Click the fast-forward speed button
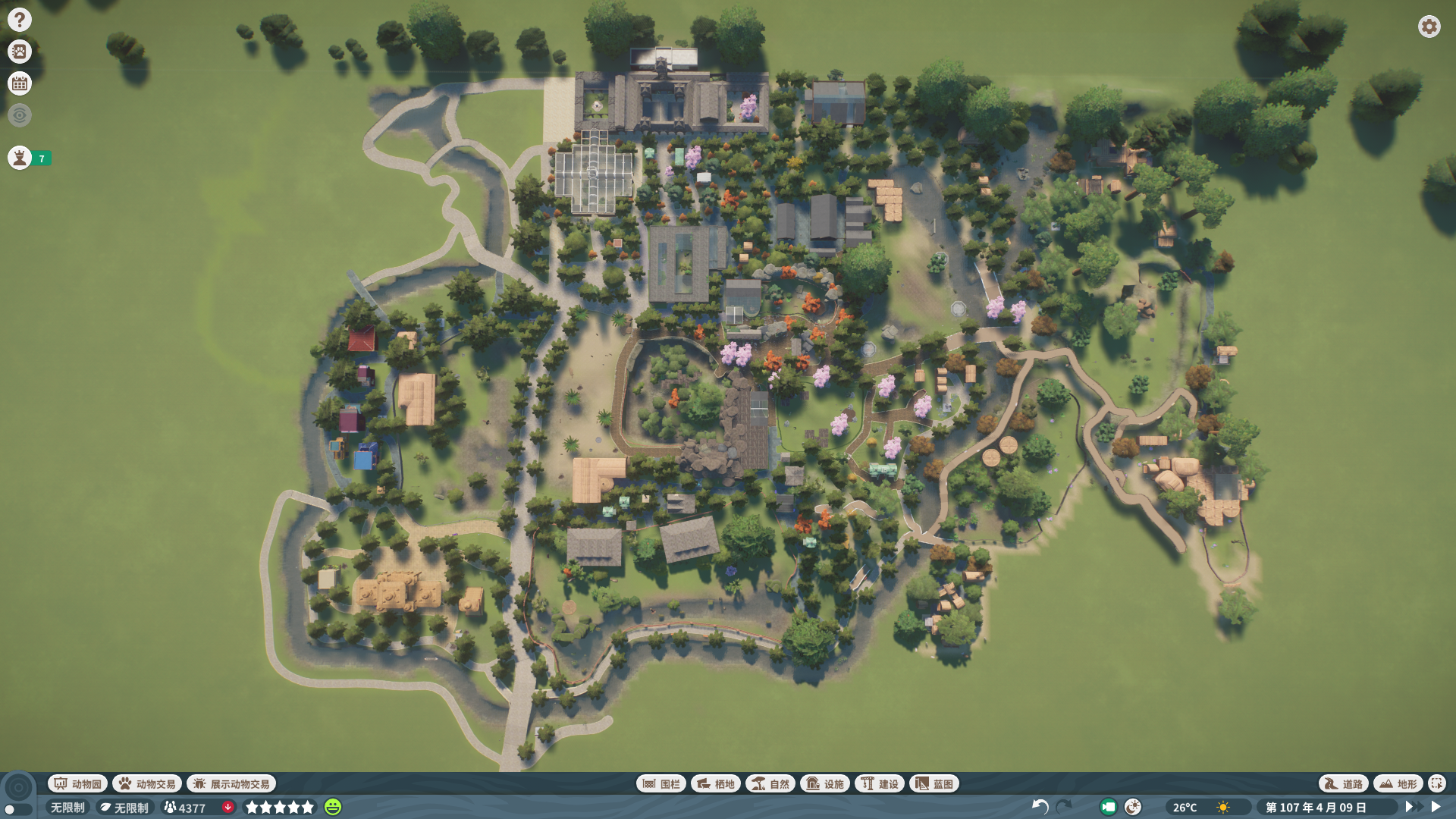This screenshot has height=819, width=1456. click(1413, 807)
